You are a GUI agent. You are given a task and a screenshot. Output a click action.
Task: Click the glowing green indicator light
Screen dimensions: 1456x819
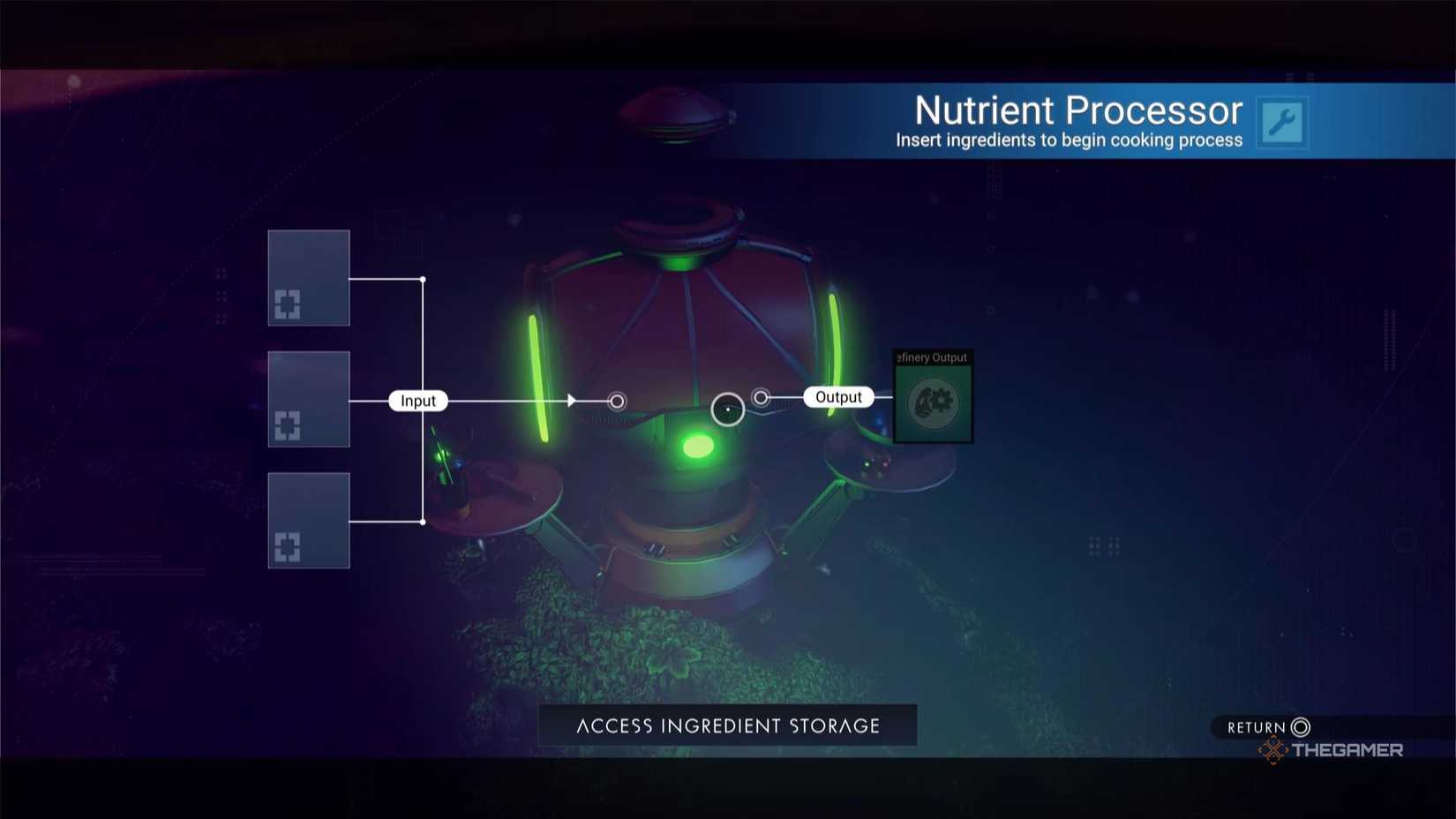coord(700,447)
